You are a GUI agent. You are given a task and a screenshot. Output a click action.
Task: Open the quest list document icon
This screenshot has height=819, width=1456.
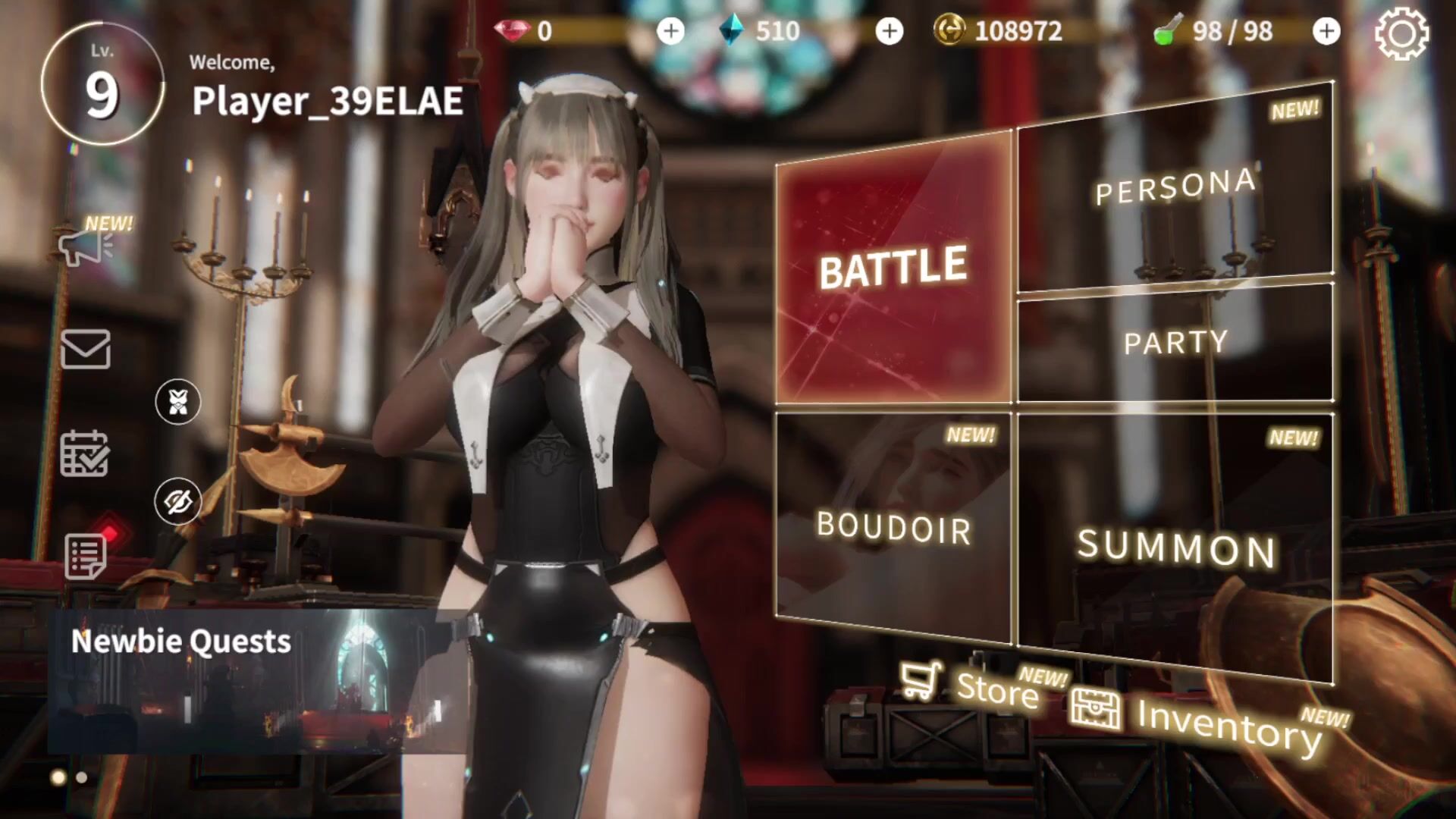(86, 557)
